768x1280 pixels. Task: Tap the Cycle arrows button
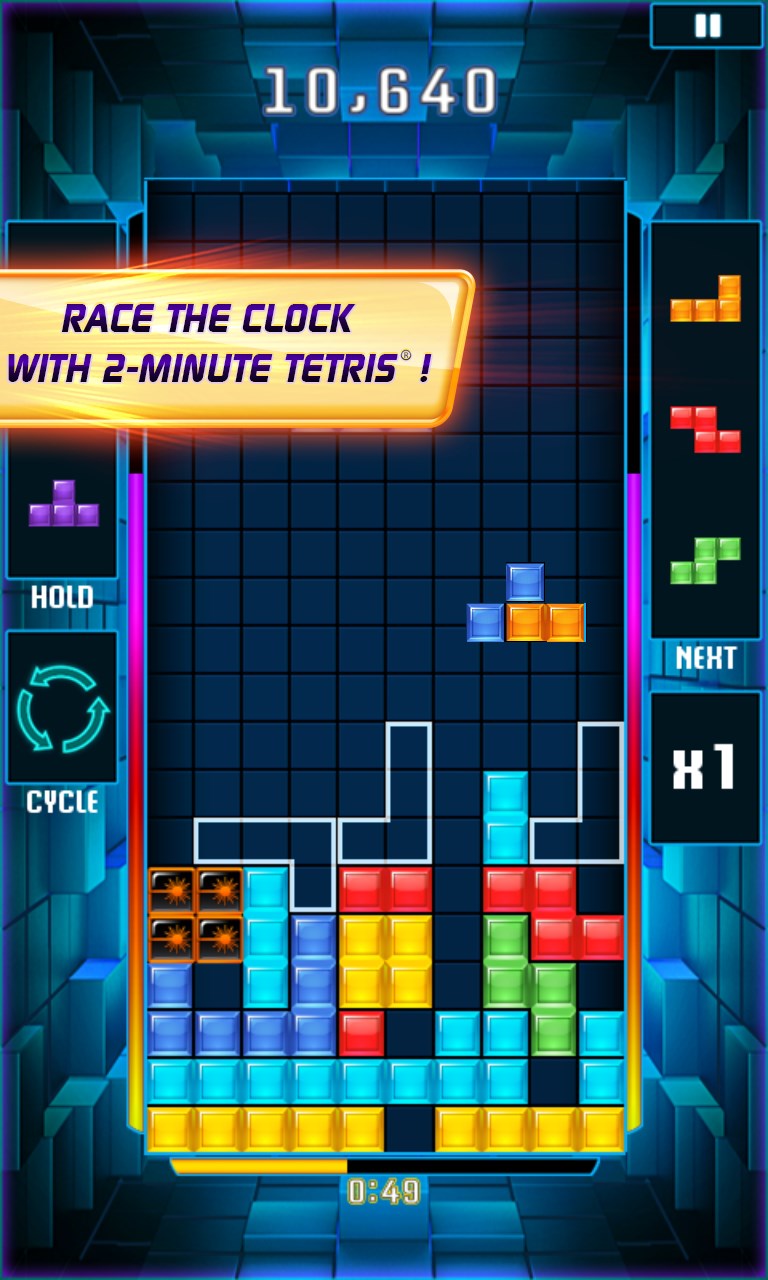coord(62,708)
